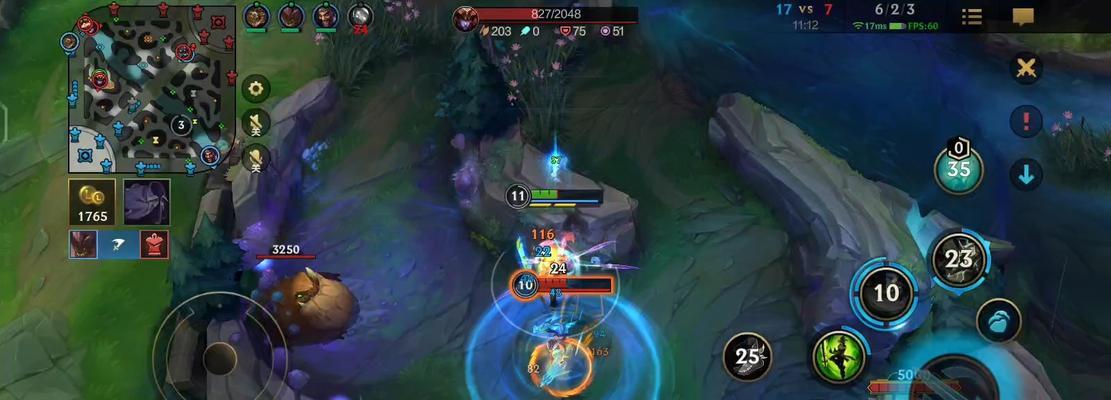
Task: Tap the blue down-arrow ping button
Action: click(x=1026, y=174)
